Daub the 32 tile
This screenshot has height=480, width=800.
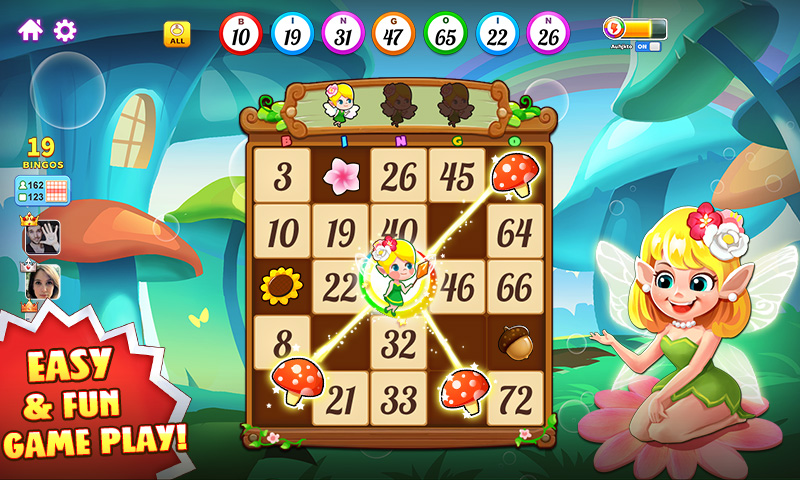(399, 344)
